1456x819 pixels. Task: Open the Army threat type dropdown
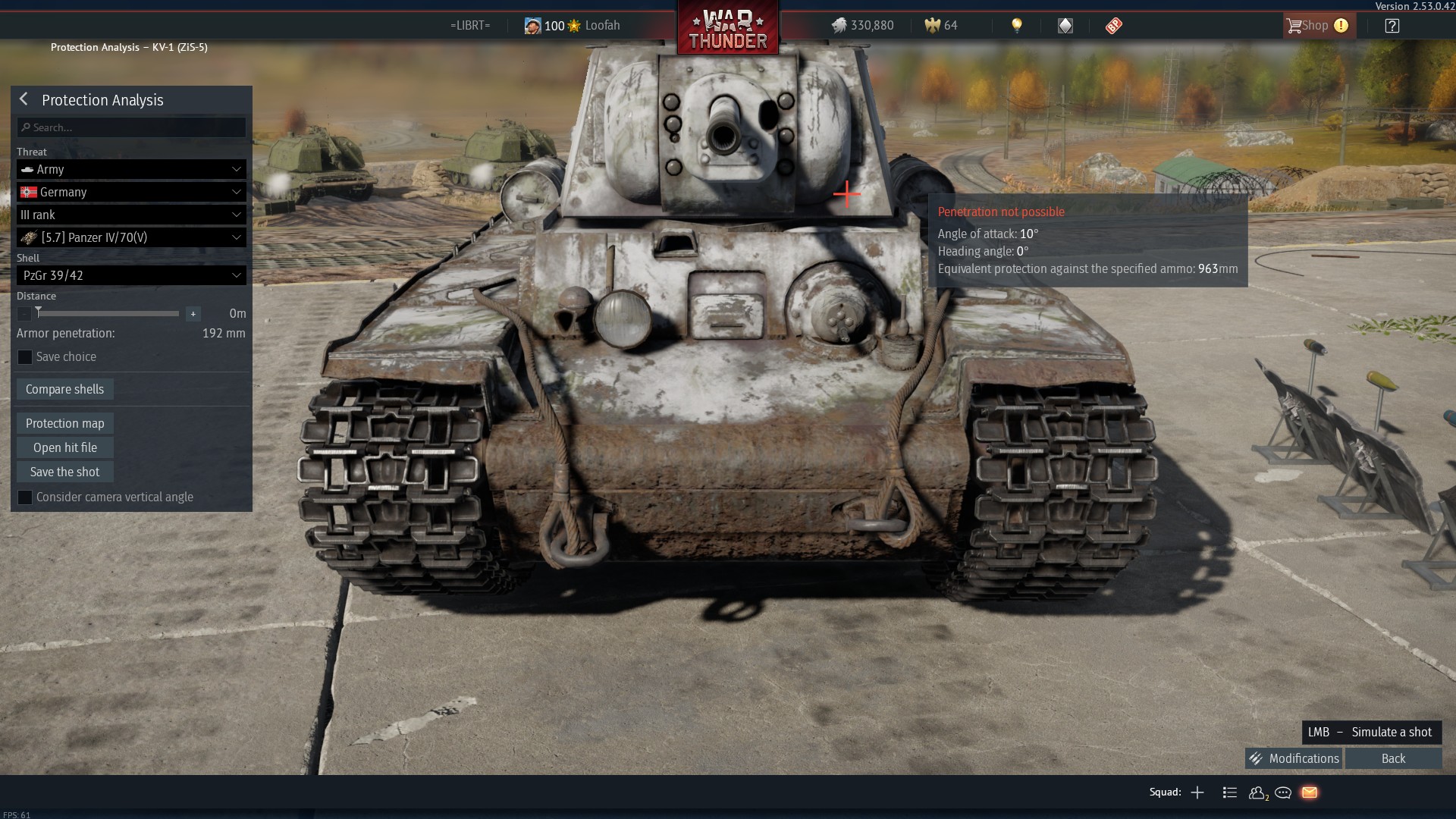(131, 169)
